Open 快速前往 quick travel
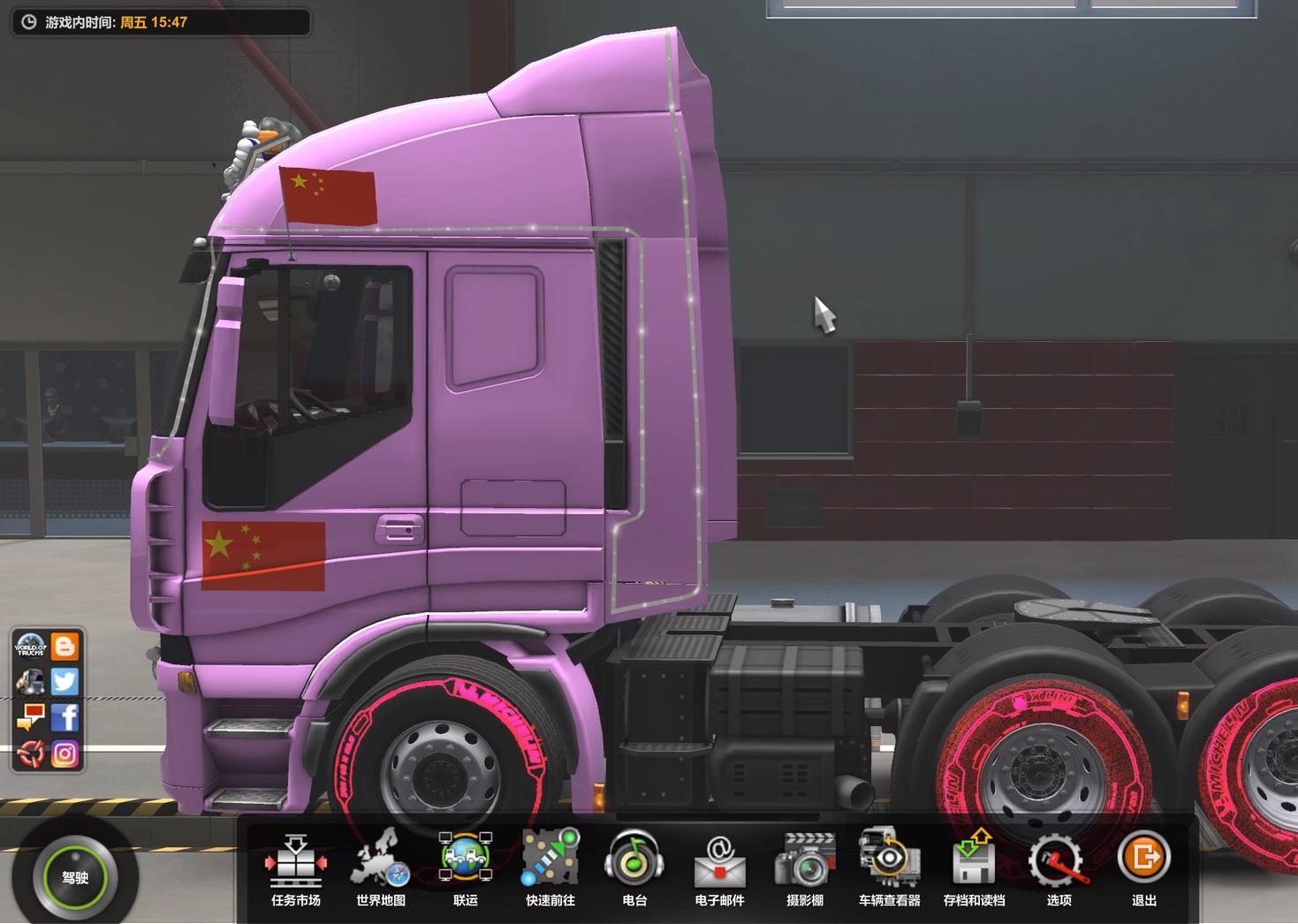The height and width of the screenshot is (924, 1298). (x=550, y=867)
